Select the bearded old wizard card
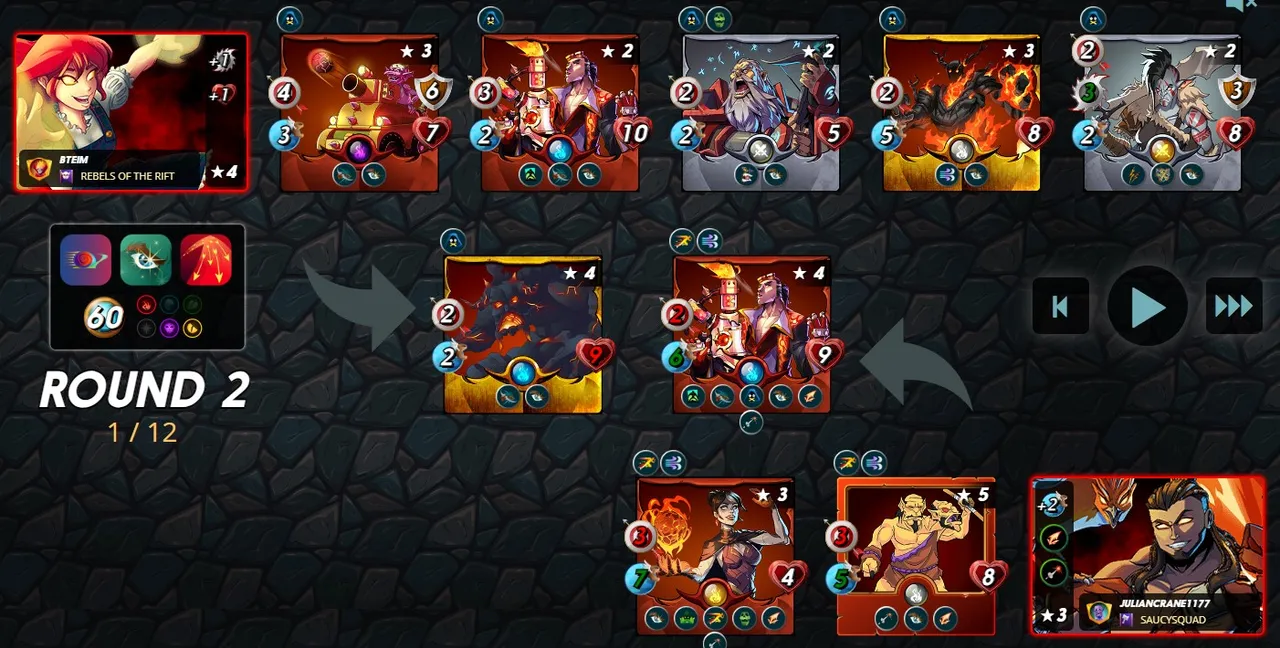Image resolution: width=1280 pixels, height=648 pixels. [762, 112]
